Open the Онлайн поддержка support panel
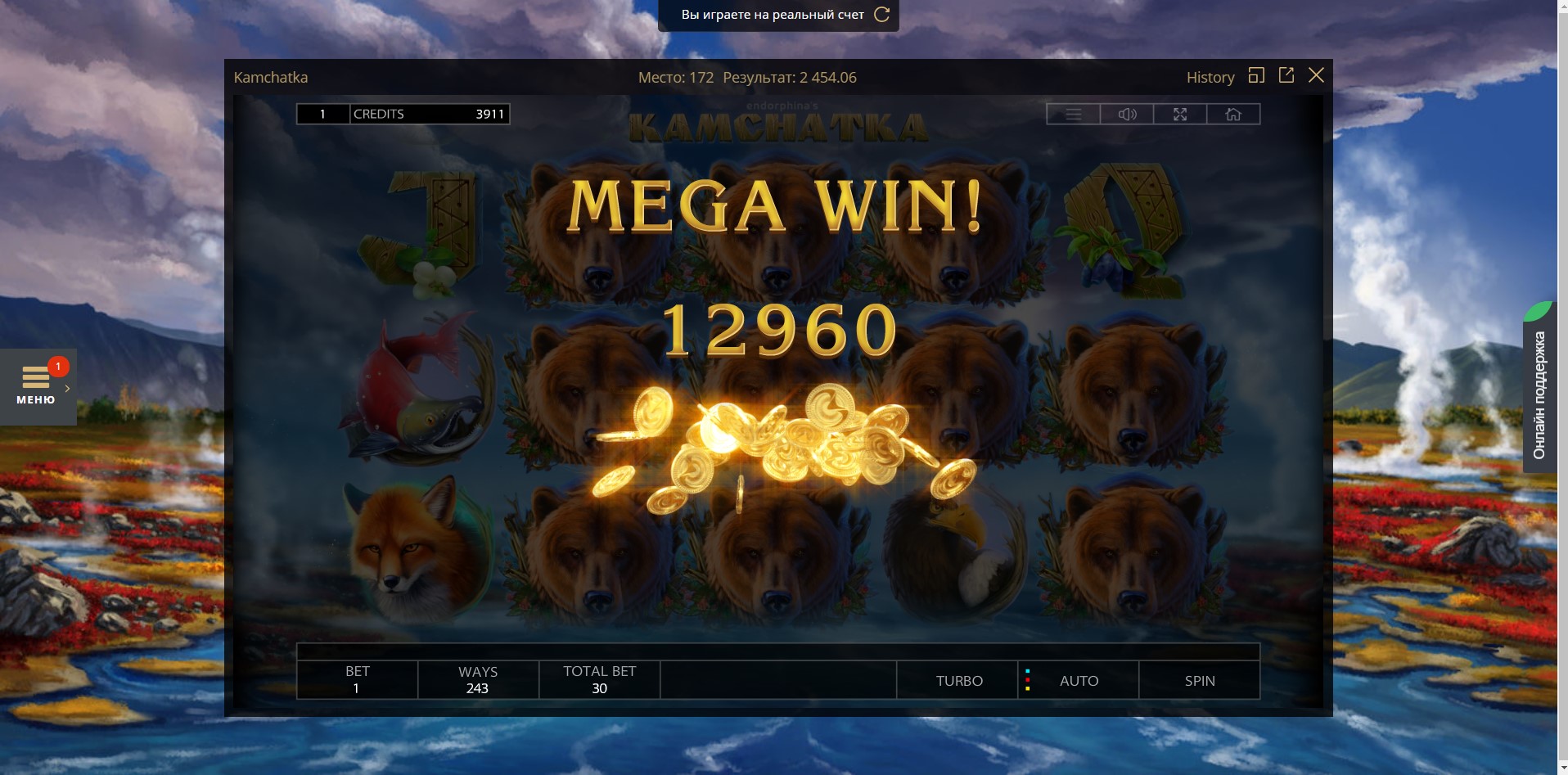 [1542, 391]
